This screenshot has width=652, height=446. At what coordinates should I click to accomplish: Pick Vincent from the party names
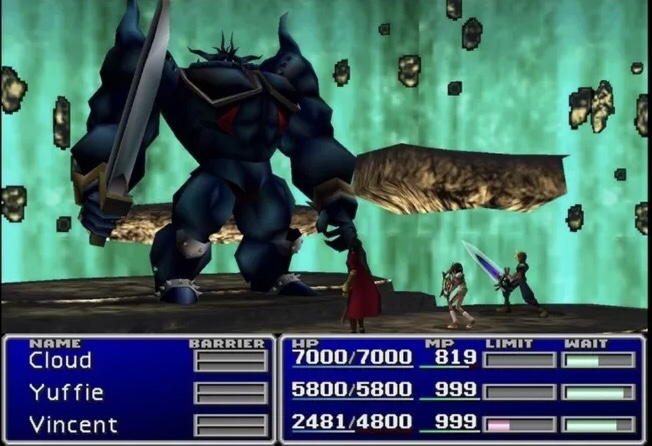click(x=73, y=424)
